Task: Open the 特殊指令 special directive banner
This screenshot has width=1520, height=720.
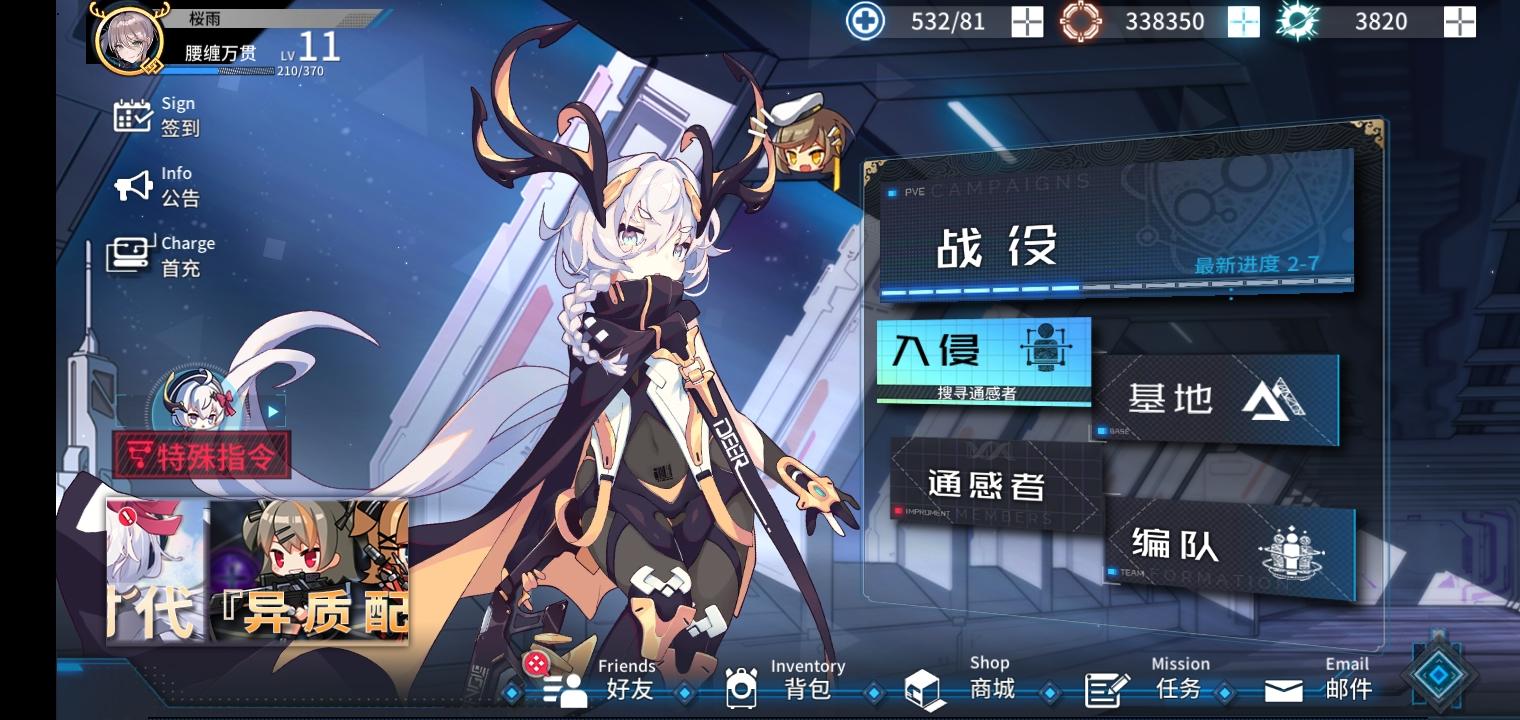Action: coord(199,456)
